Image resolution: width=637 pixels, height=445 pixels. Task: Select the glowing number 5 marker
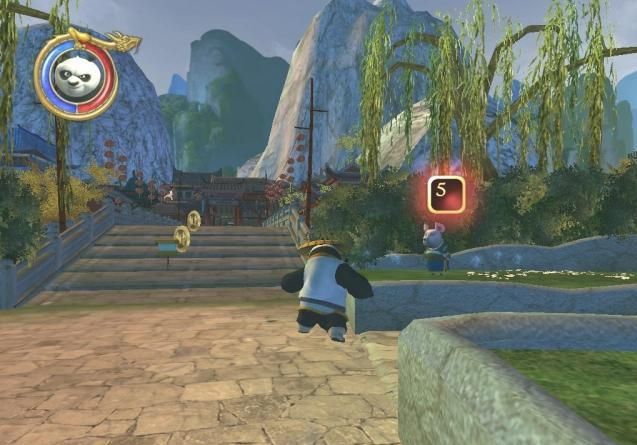(x=446, y=194)
